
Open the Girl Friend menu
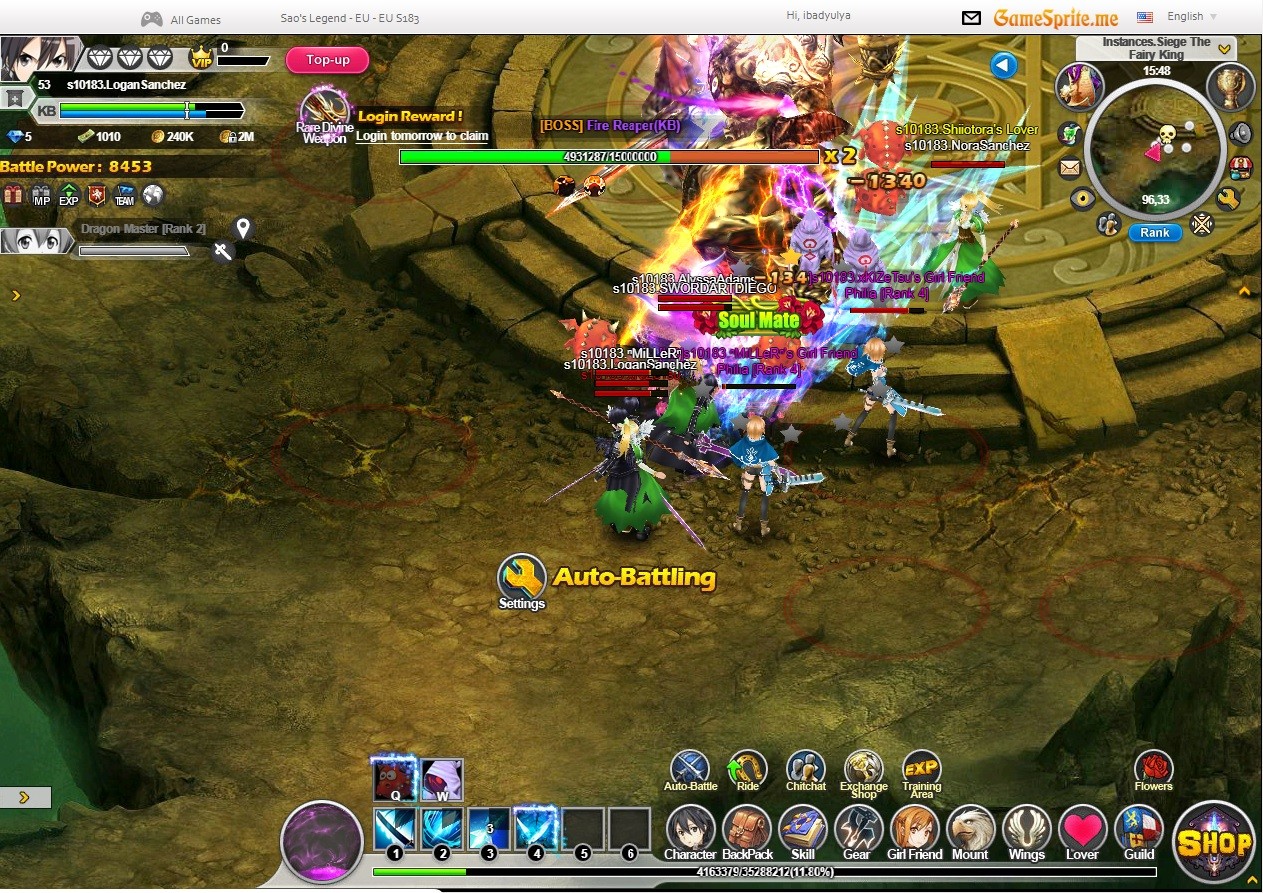[x=914, y=830]
